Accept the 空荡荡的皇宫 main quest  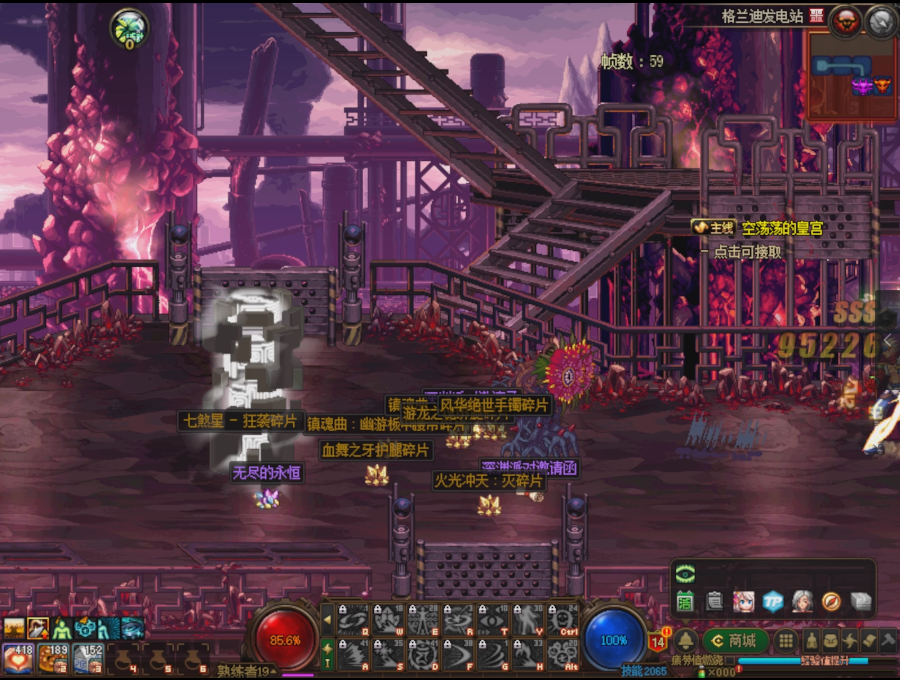(758, 229)
